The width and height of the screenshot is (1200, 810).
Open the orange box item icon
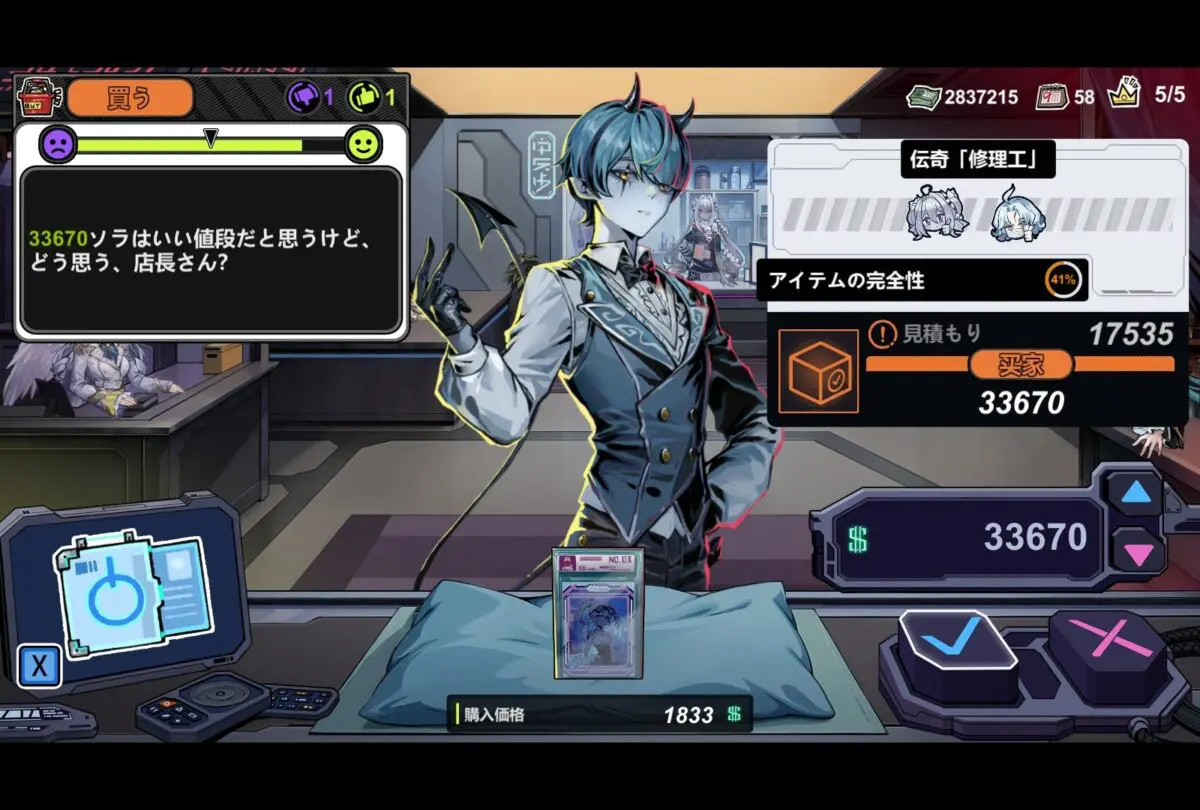[x=818, y=372]
